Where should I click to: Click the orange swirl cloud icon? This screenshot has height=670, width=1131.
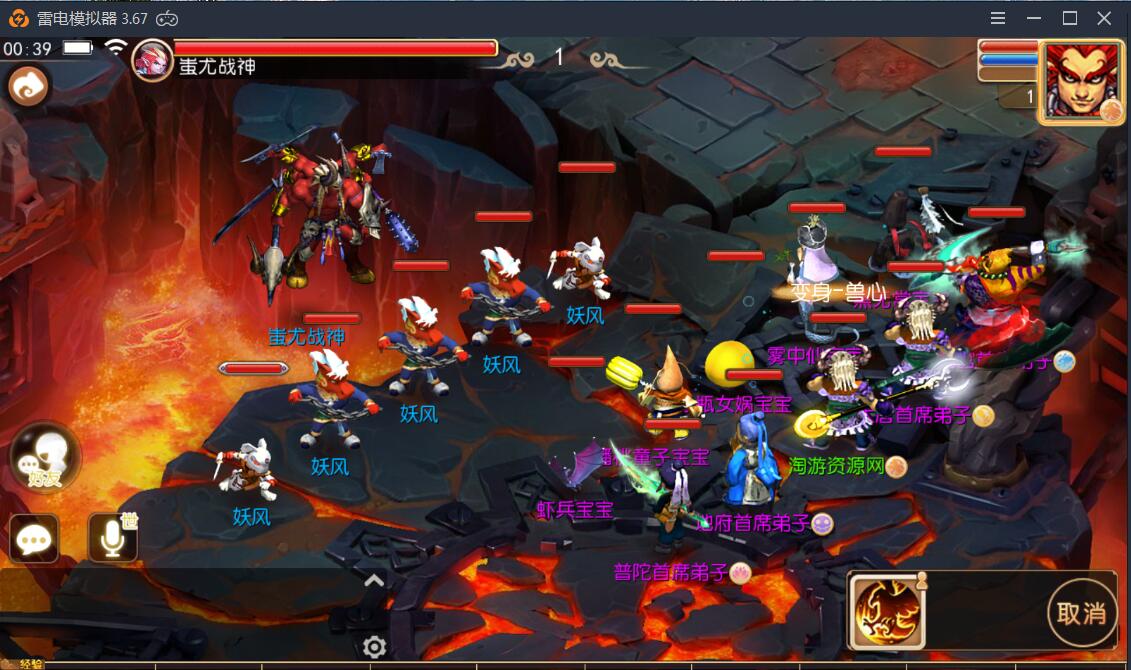28,87
